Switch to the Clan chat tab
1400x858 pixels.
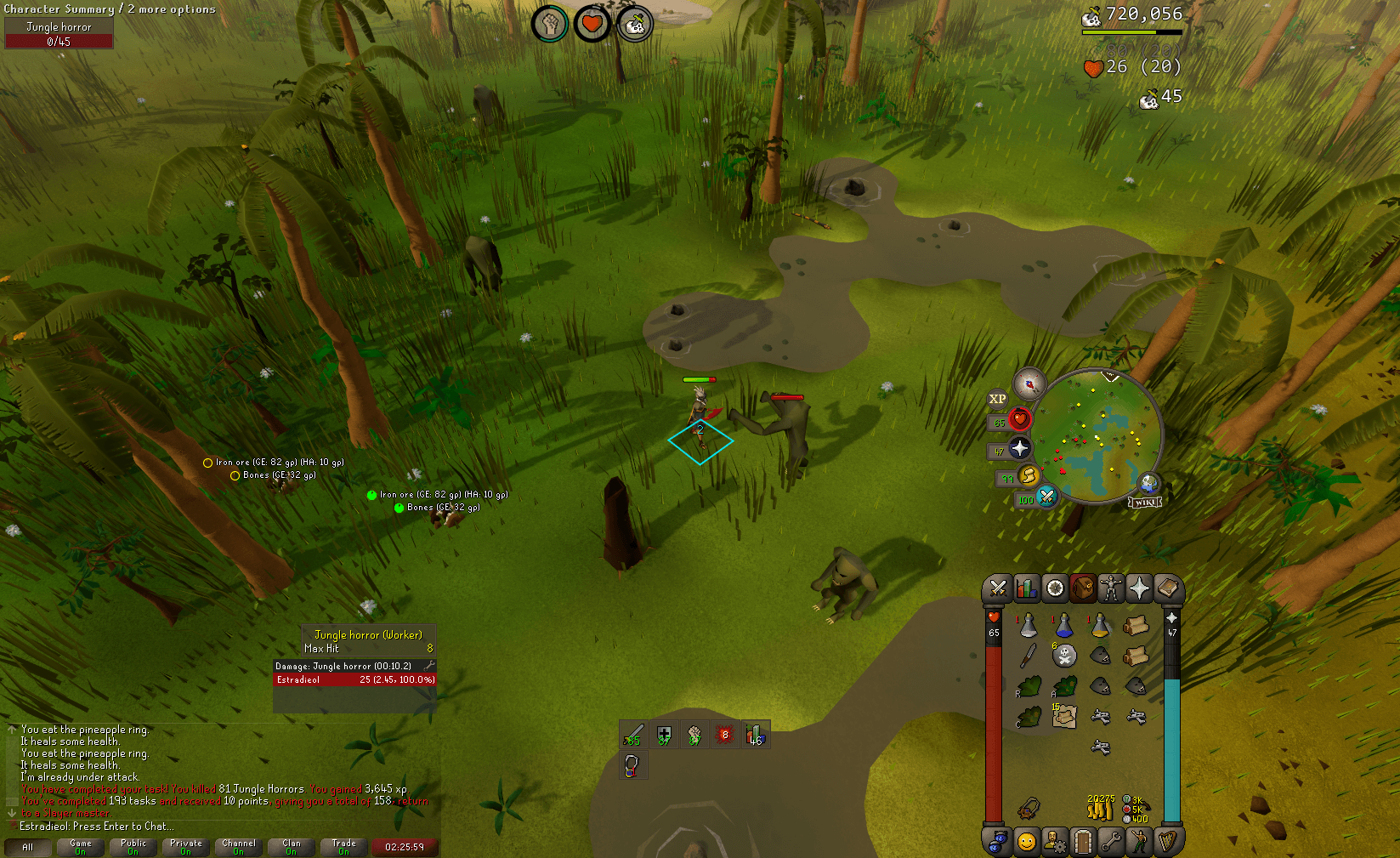[x=291, y=846]
